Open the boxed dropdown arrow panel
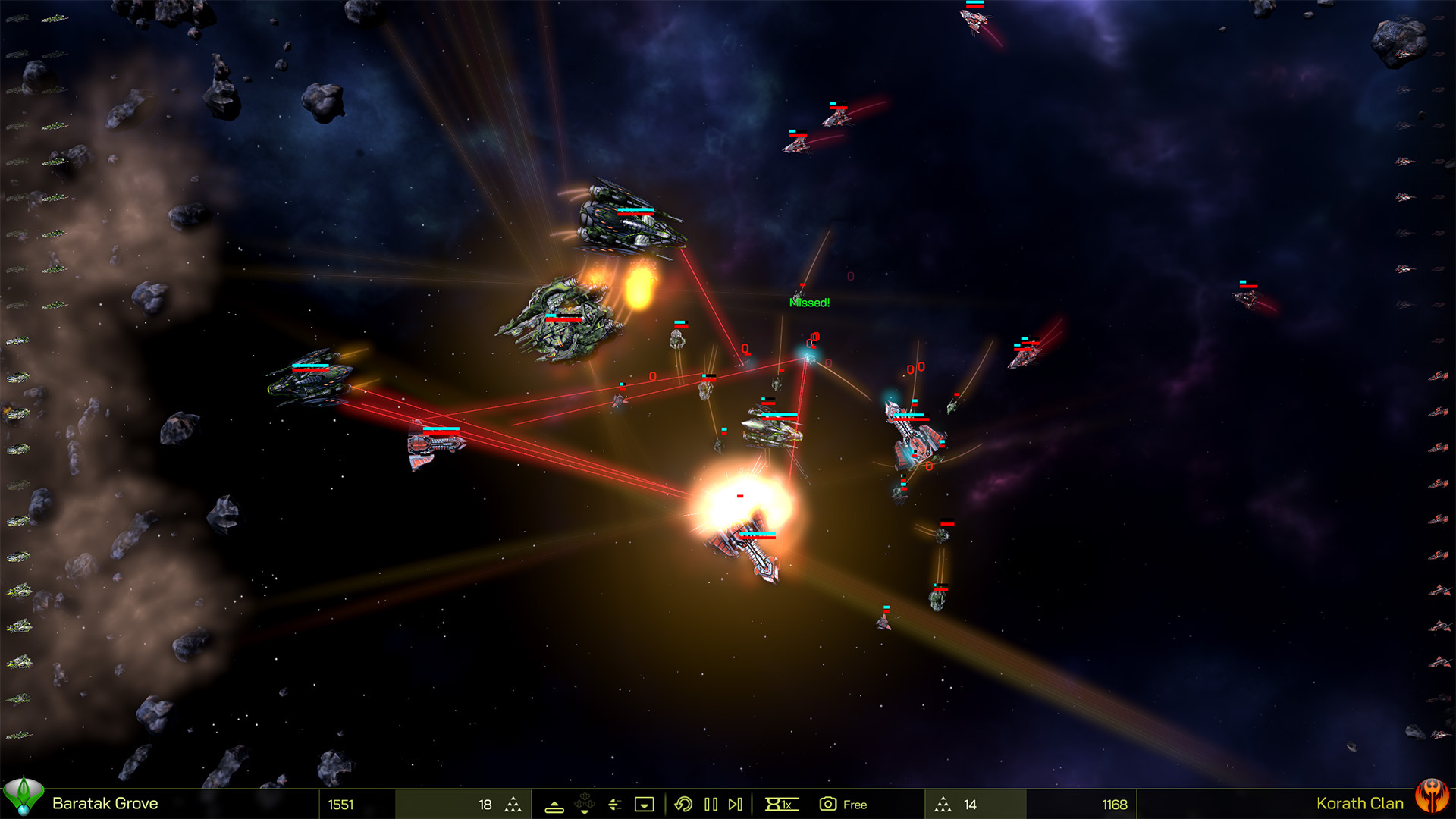This screenshot has height=819, width=1456. click(x=644, y=805)
